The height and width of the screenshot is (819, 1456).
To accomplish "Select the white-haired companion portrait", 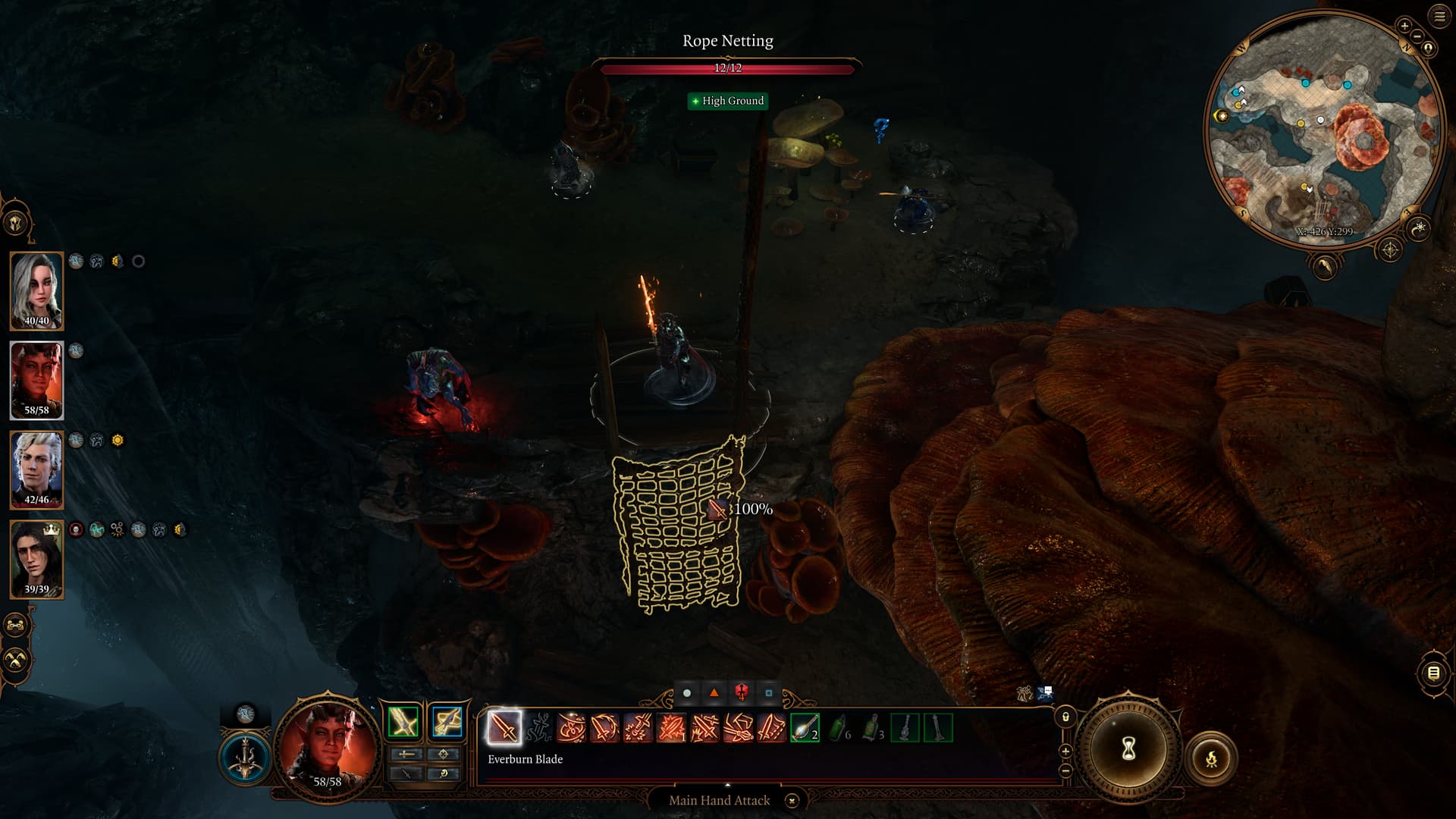I will point(36,290).
